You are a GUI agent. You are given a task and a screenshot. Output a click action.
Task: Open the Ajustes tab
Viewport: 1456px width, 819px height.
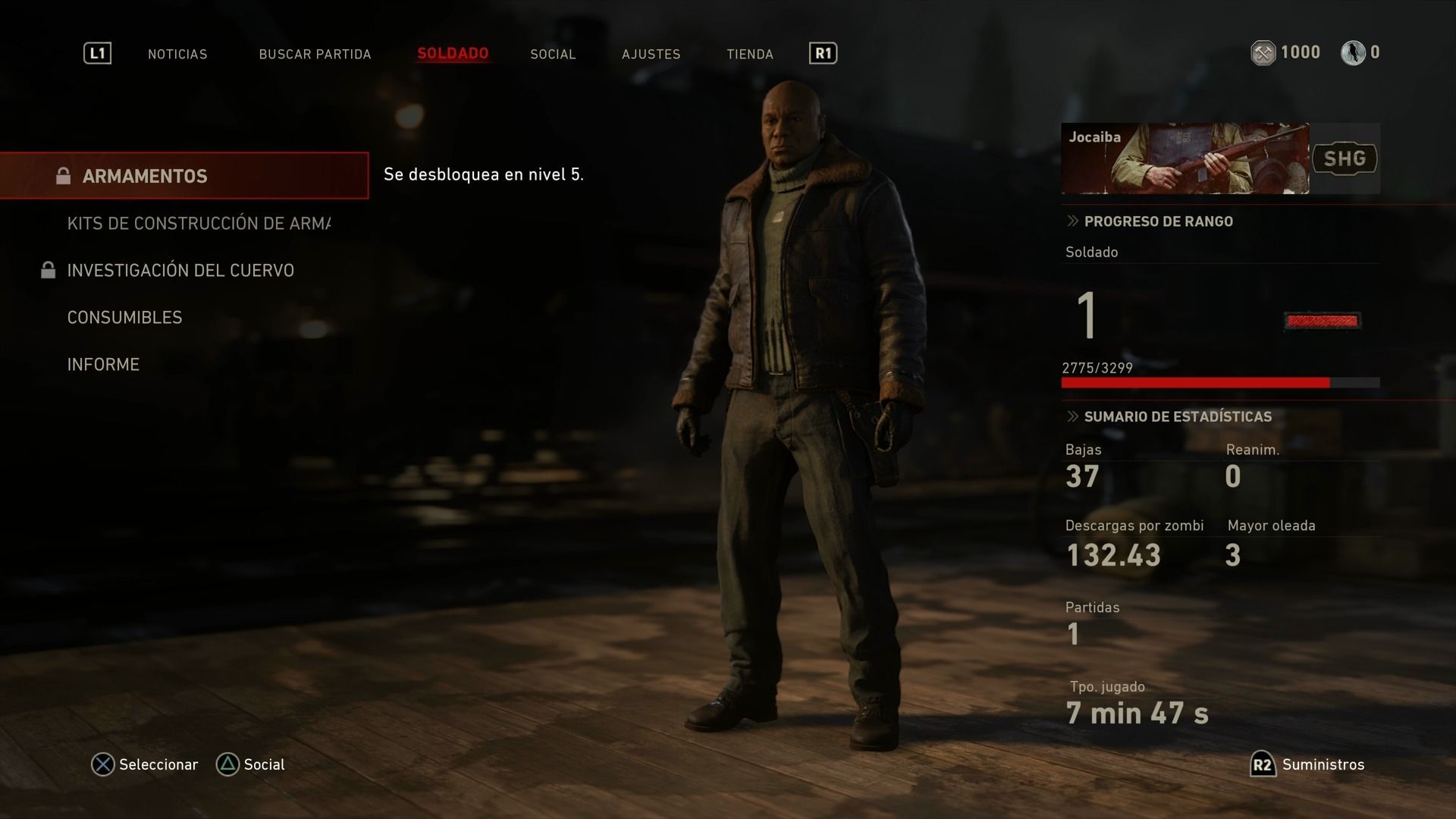[651, 54]
